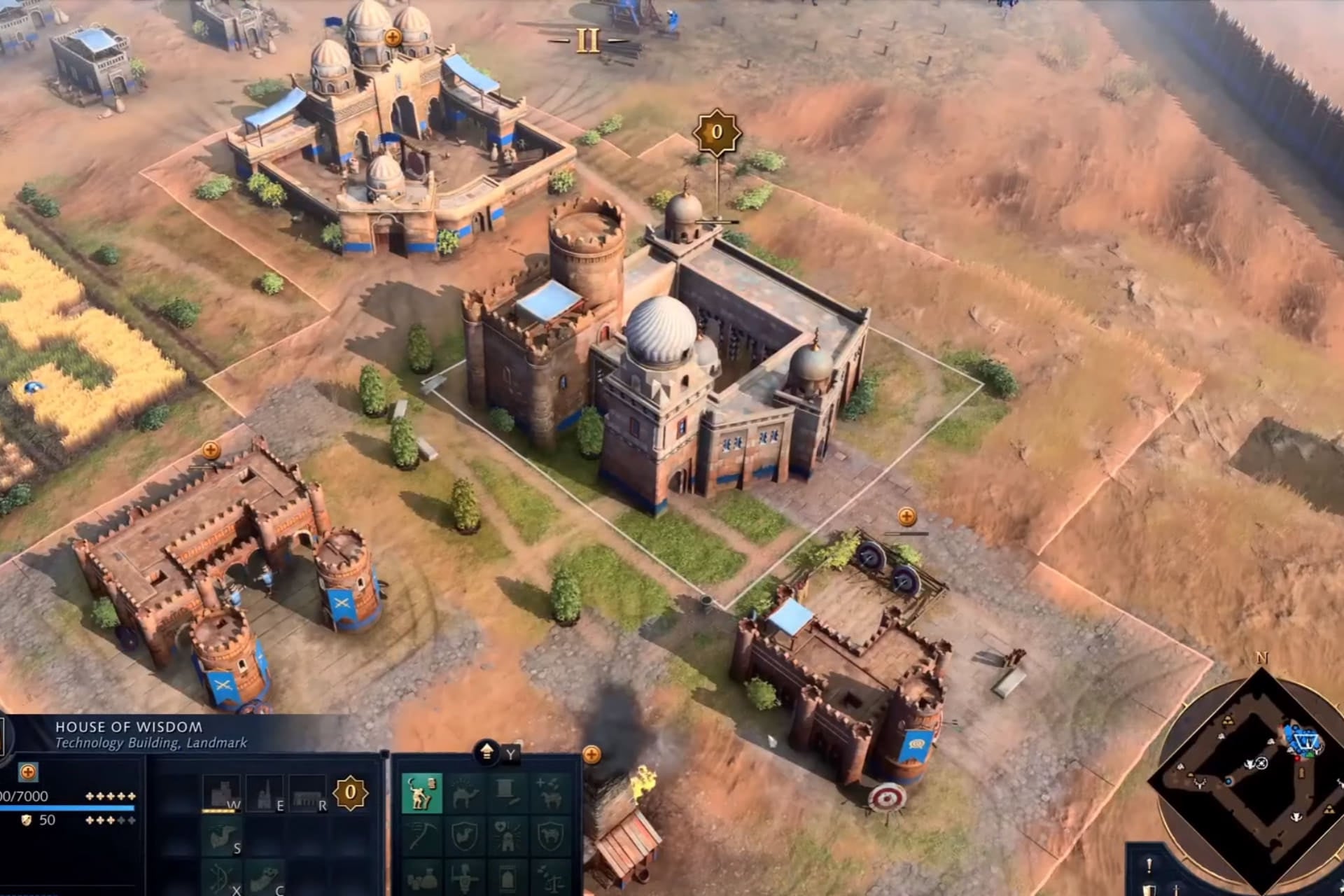Screen dimensions: 1344x896
Task: Select the money sacks technology icon
Action: [x=421, y=877]
